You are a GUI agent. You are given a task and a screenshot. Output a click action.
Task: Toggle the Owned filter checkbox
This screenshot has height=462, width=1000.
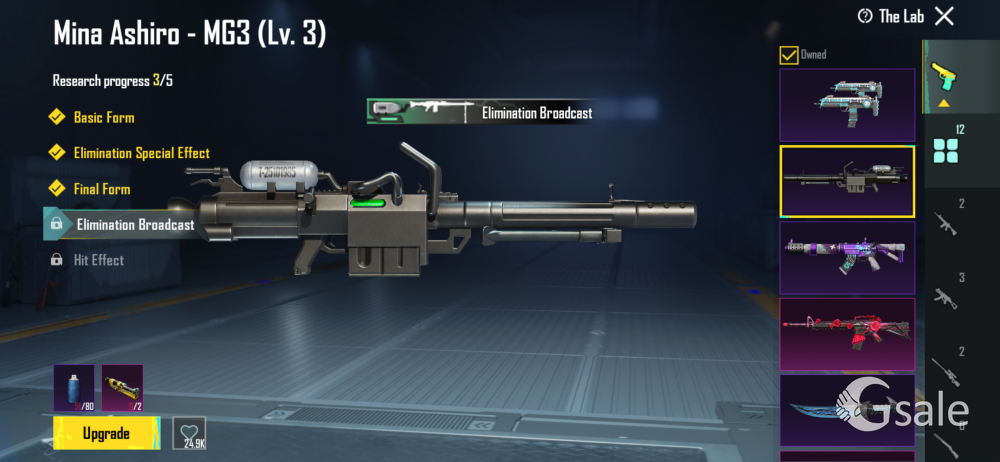click(789, 54)
